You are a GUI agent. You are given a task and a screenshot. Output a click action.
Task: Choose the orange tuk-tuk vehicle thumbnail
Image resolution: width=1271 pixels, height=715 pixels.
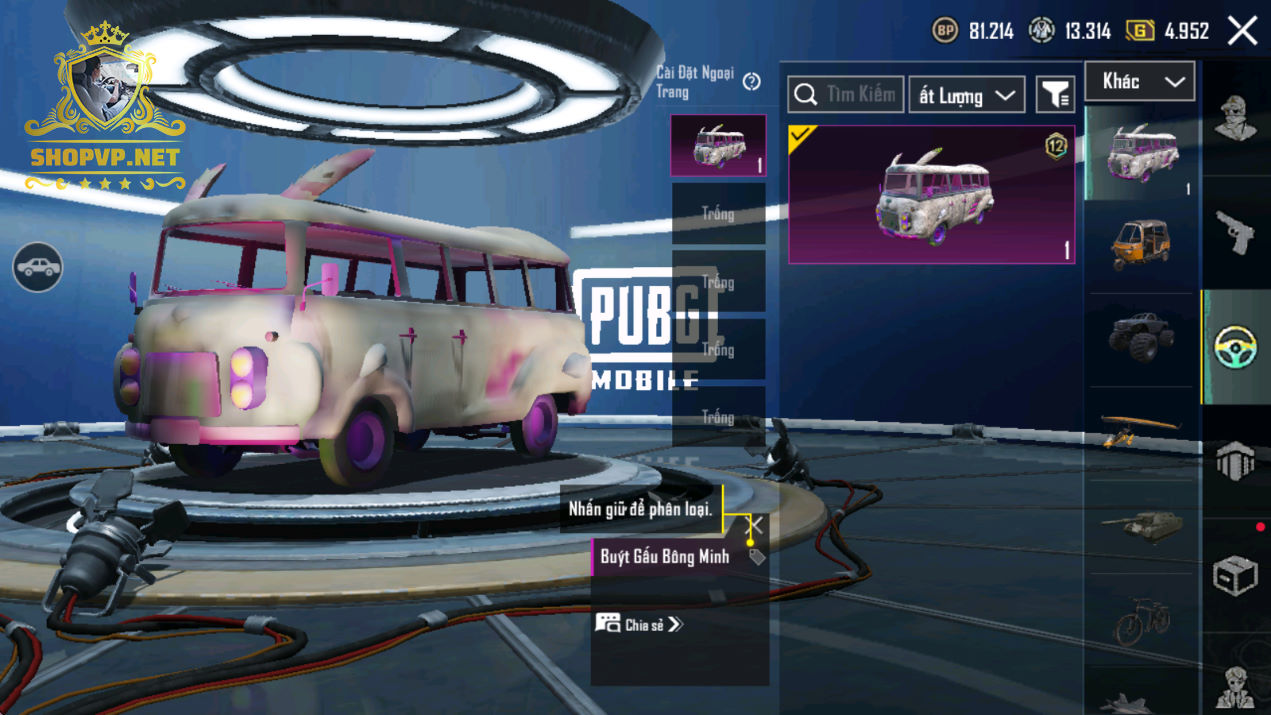[x=1141, y=245]
